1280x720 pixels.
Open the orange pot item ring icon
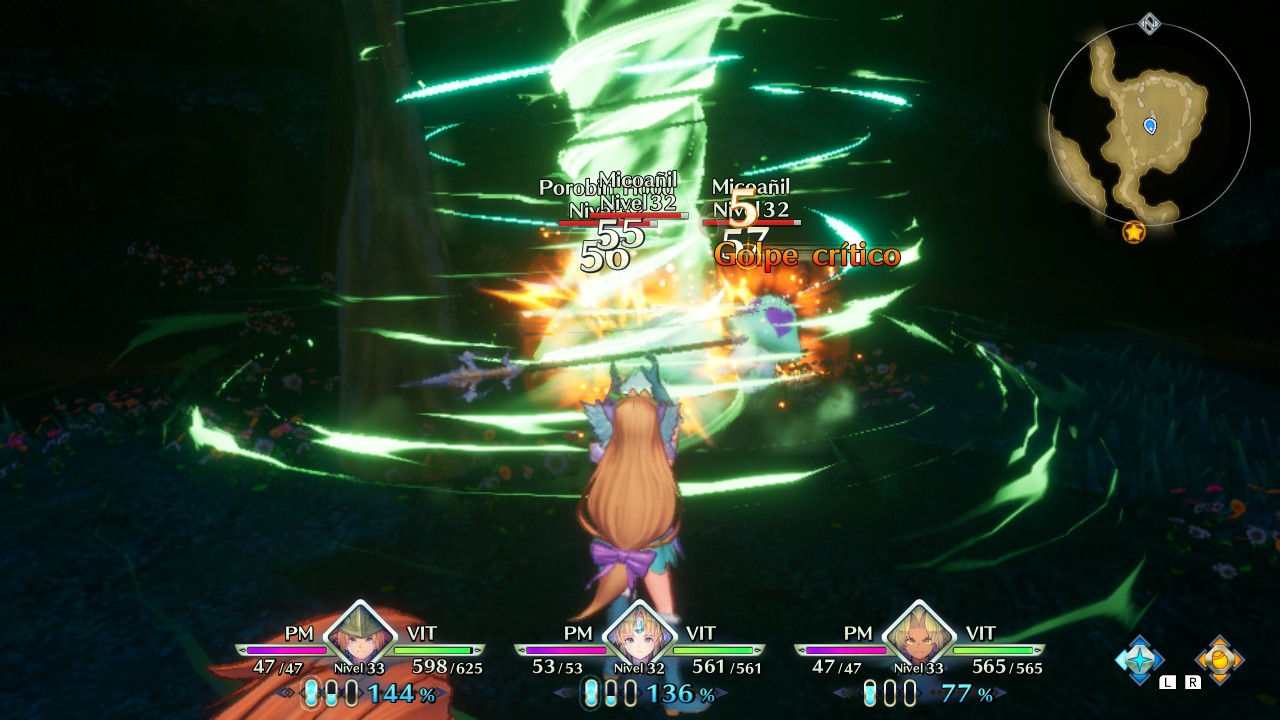(x=1220, y=660)
